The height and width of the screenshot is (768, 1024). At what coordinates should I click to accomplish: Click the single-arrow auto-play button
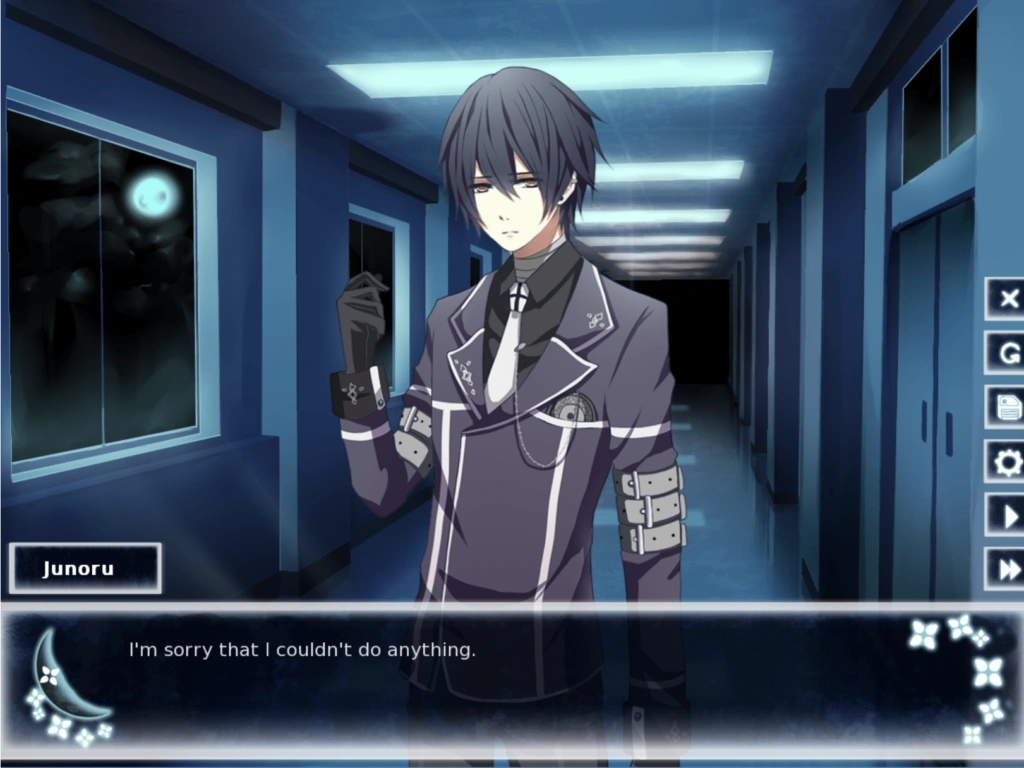tap(1008, 515)
